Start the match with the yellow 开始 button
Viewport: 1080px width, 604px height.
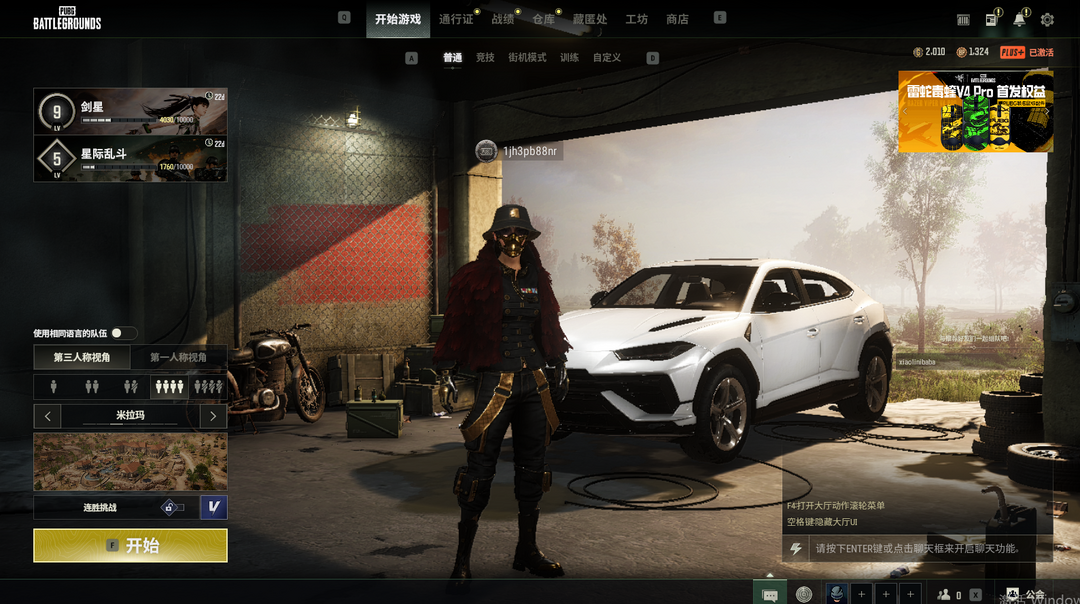click(x=130, y=545)
